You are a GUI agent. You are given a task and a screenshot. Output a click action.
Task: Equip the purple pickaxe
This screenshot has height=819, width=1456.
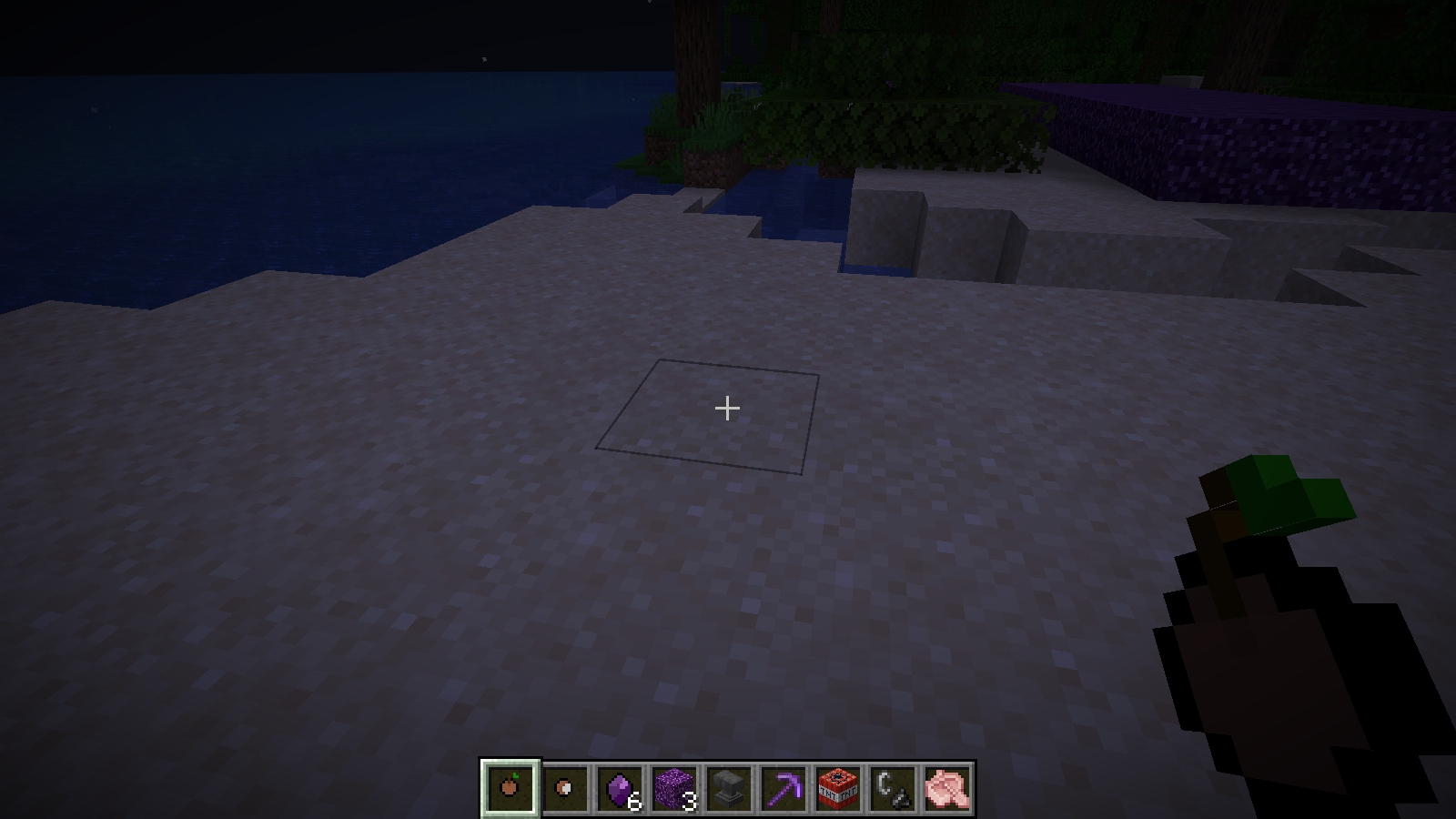(784, 787)
